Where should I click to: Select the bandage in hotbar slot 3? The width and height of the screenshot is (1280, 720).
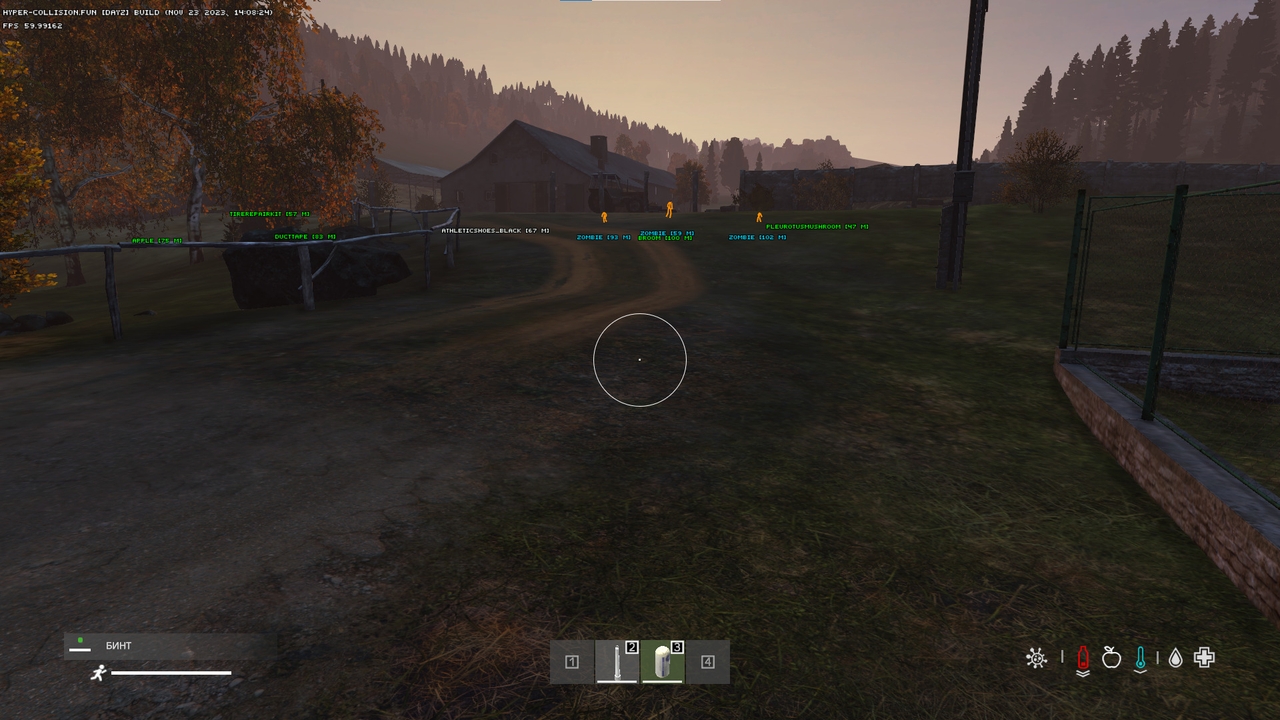pyautogui.click(x=663, y=661)
